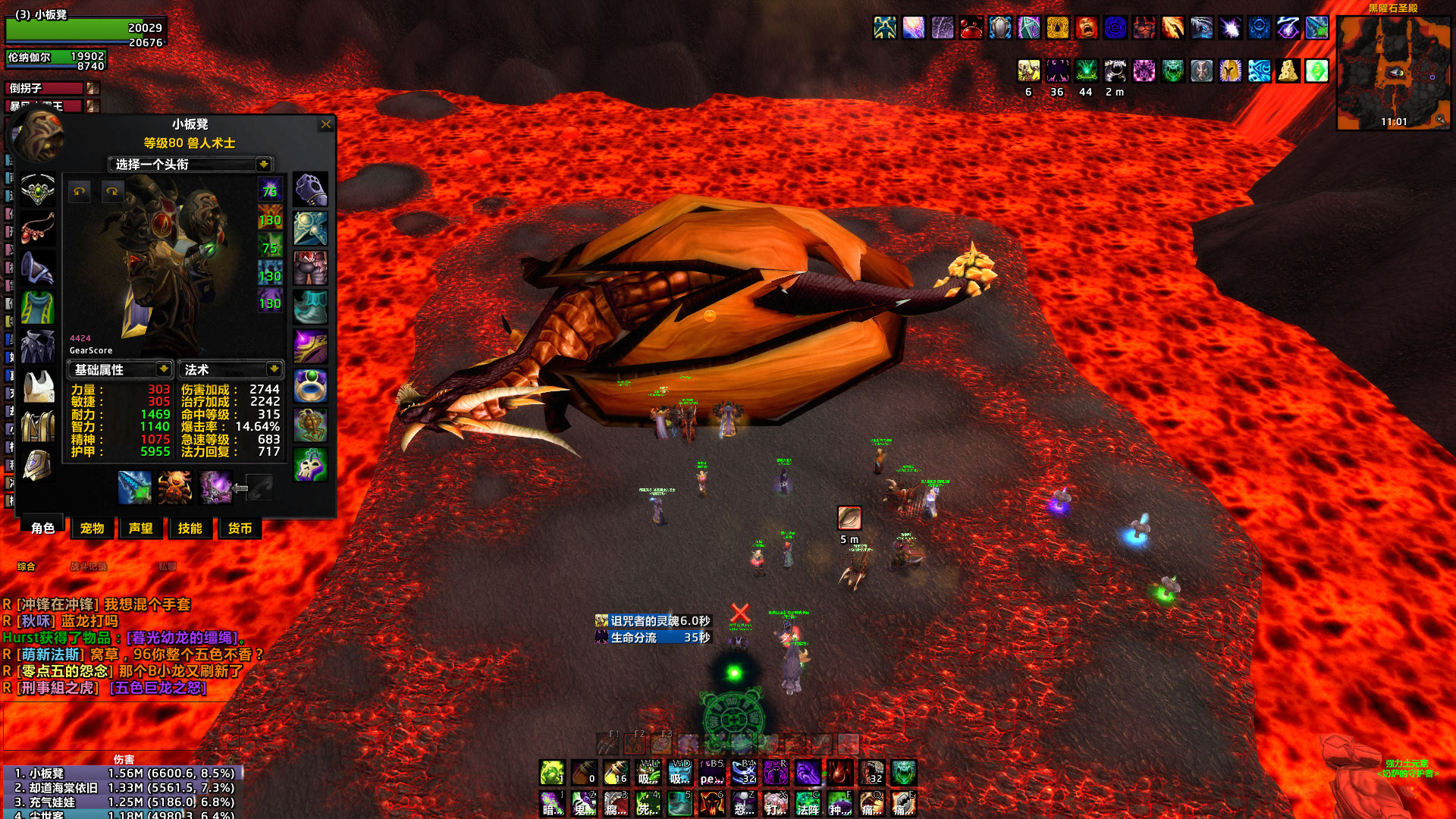The height and width of the screenshot is (819, 1456).
Task: Open the 选择一个头衔 title dropdown
Action: 190,165
